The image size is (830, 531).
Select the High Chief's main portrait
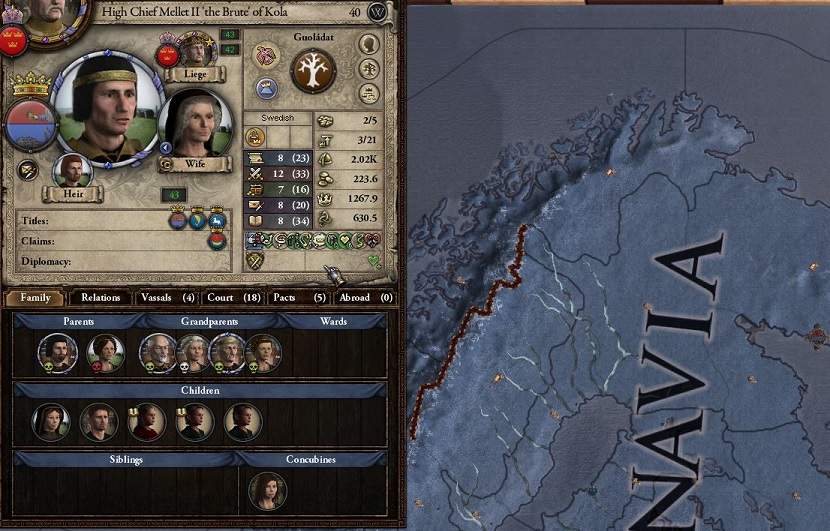click(x=107, y=108)
